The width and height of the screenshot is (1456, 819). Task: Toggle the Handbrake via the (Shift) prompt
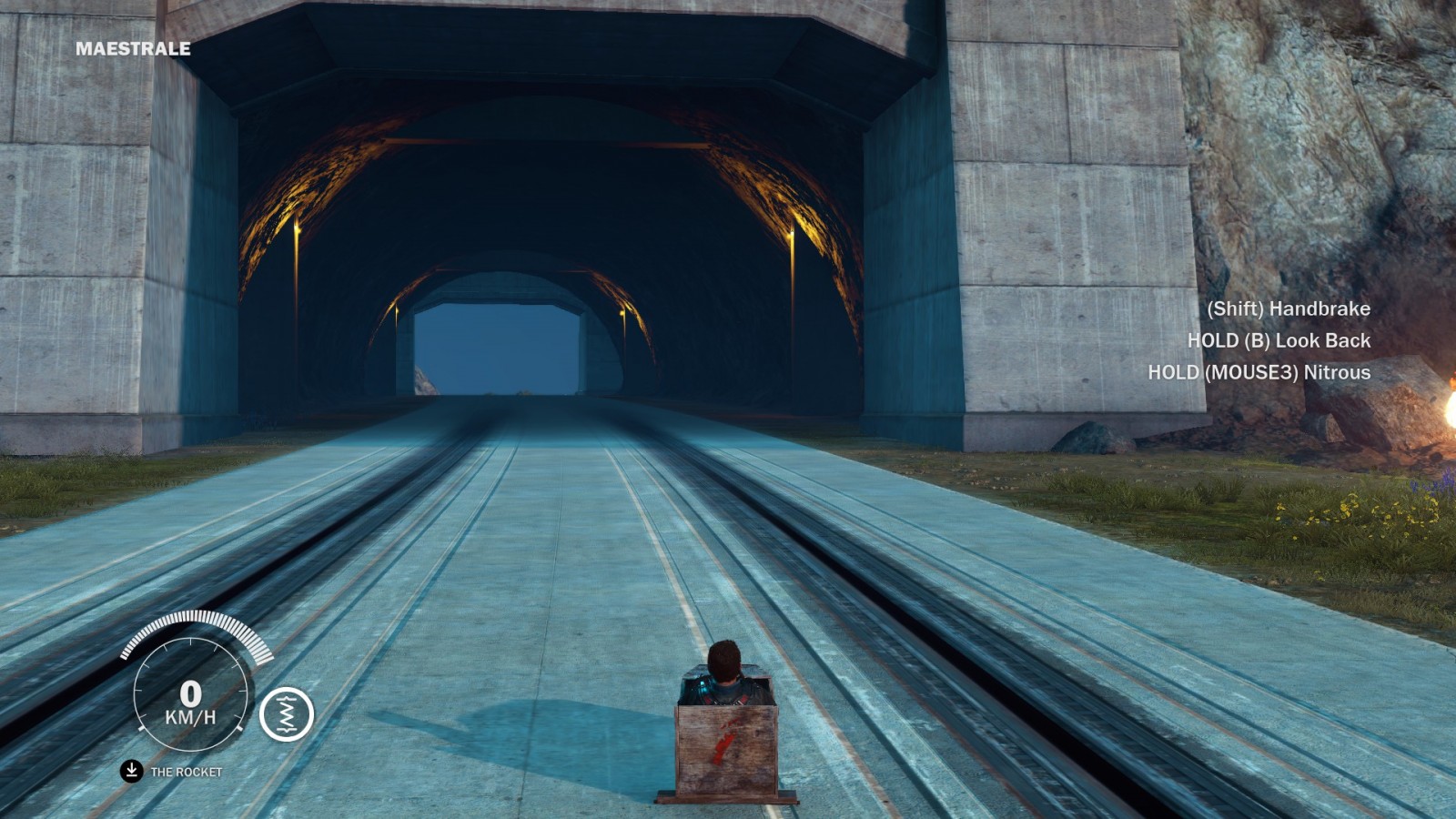[1287, 309]
